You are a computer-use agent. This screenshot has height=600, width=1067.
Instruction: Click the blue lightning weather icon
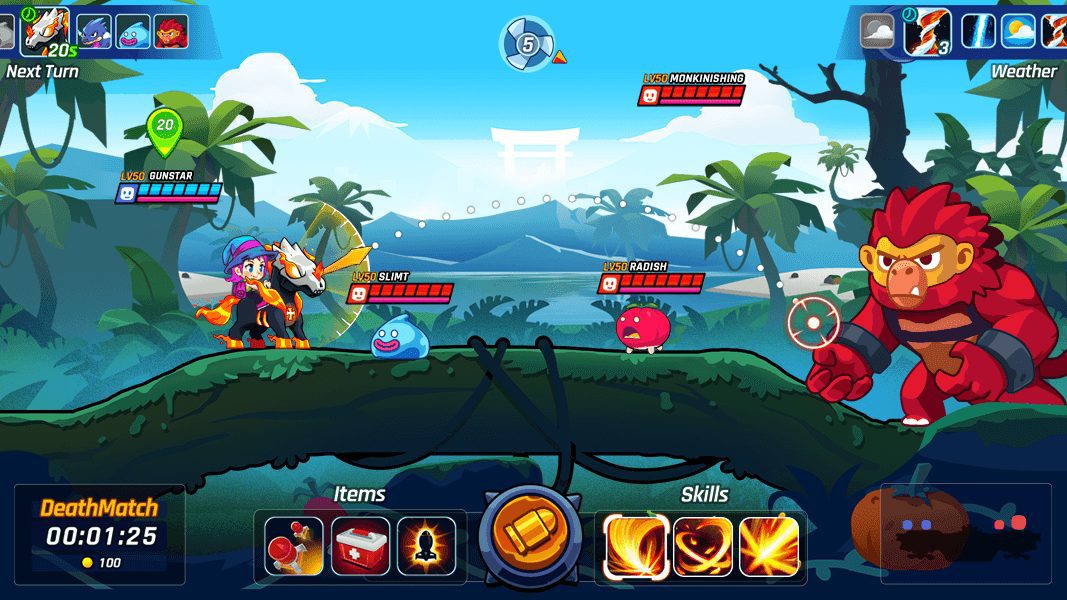pos(978,32)
